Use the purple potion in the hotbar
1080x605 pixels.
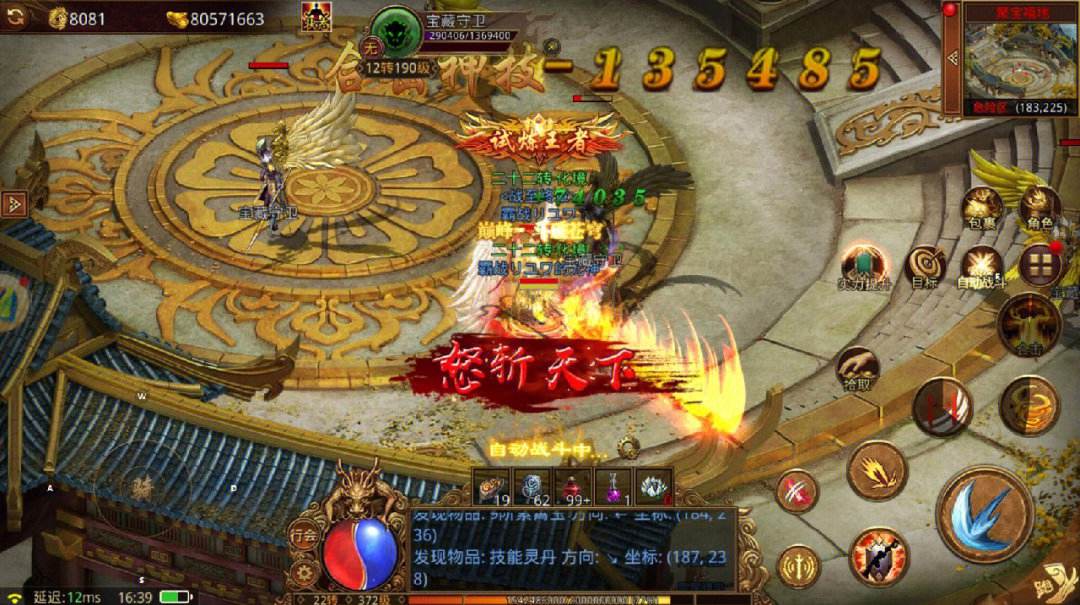pos(613,486)
